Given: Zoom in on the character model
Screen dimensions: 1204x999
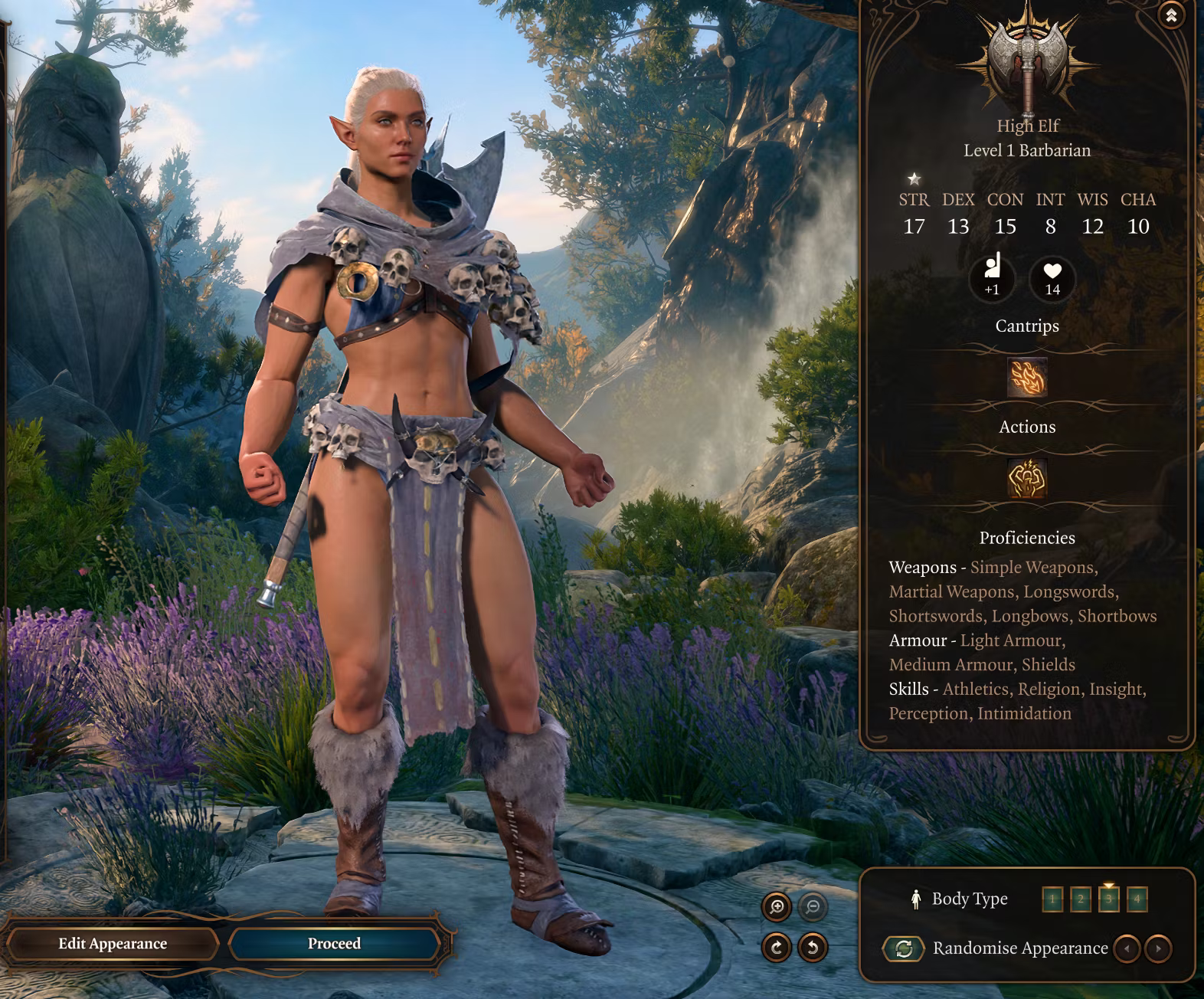Looking at the screenshot, I should [777, 908].
